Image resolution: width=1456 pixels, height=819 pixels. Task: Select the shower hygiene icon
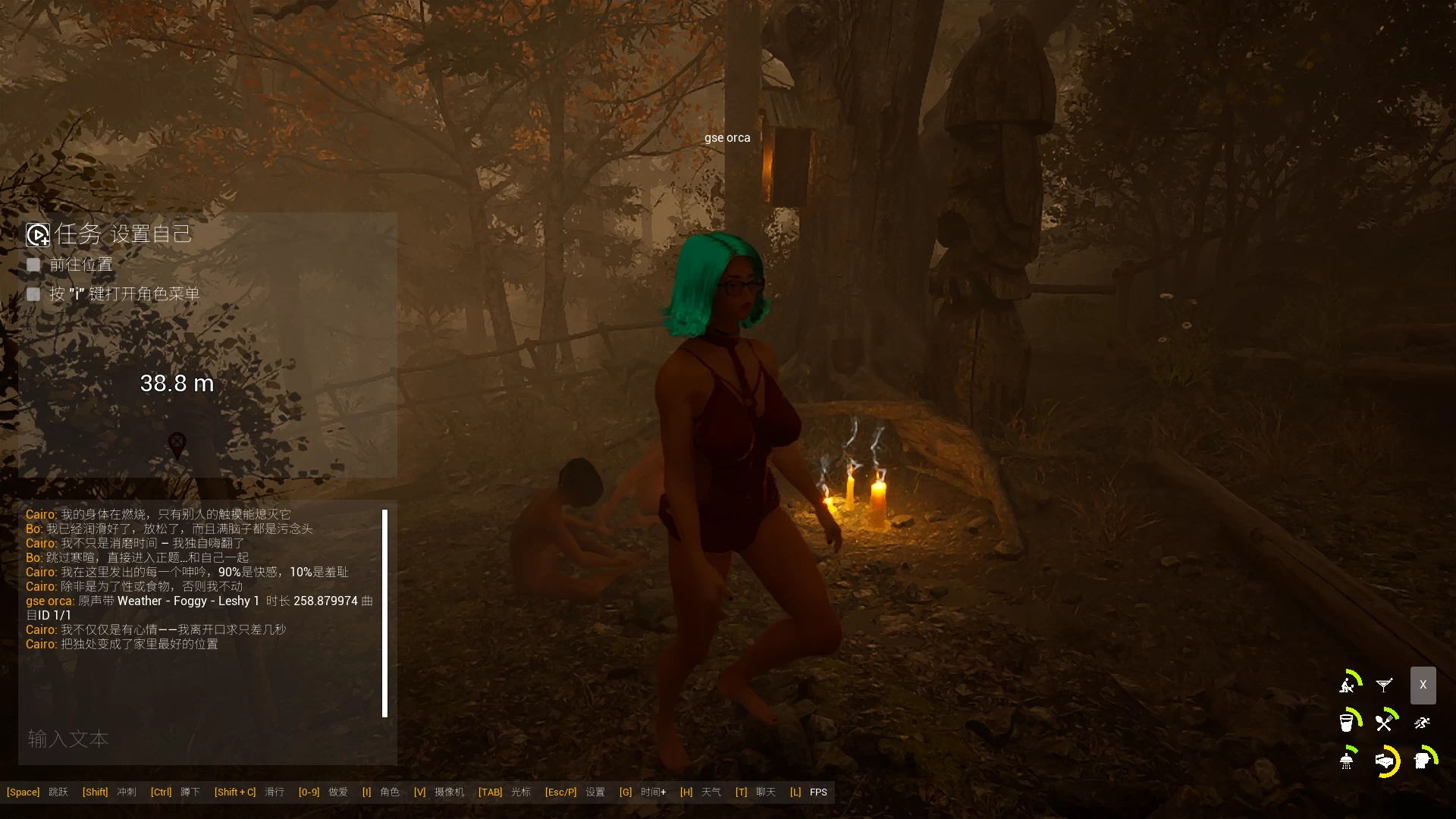[1348, 760]
